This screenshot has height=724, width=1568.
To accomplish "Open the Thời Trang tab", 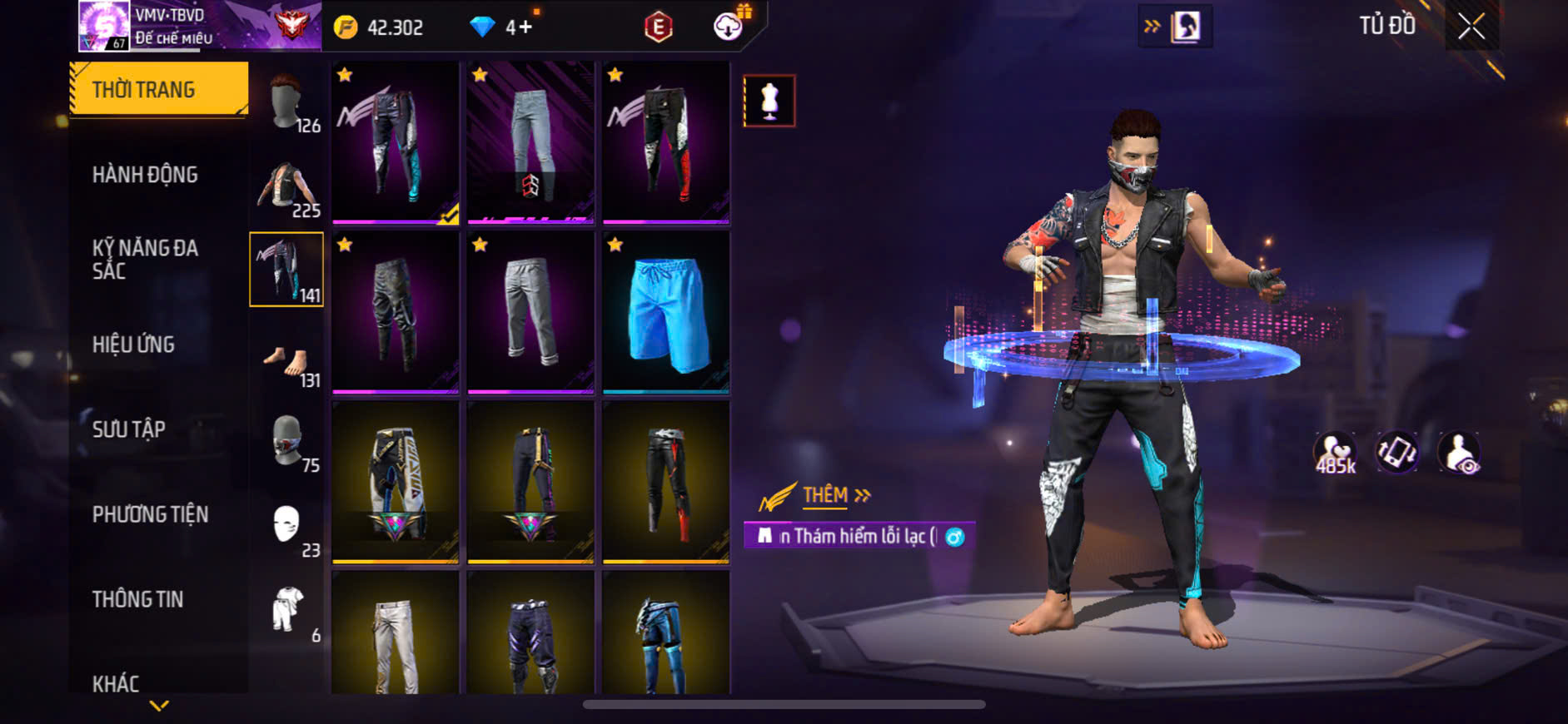I will click(159, 89).
